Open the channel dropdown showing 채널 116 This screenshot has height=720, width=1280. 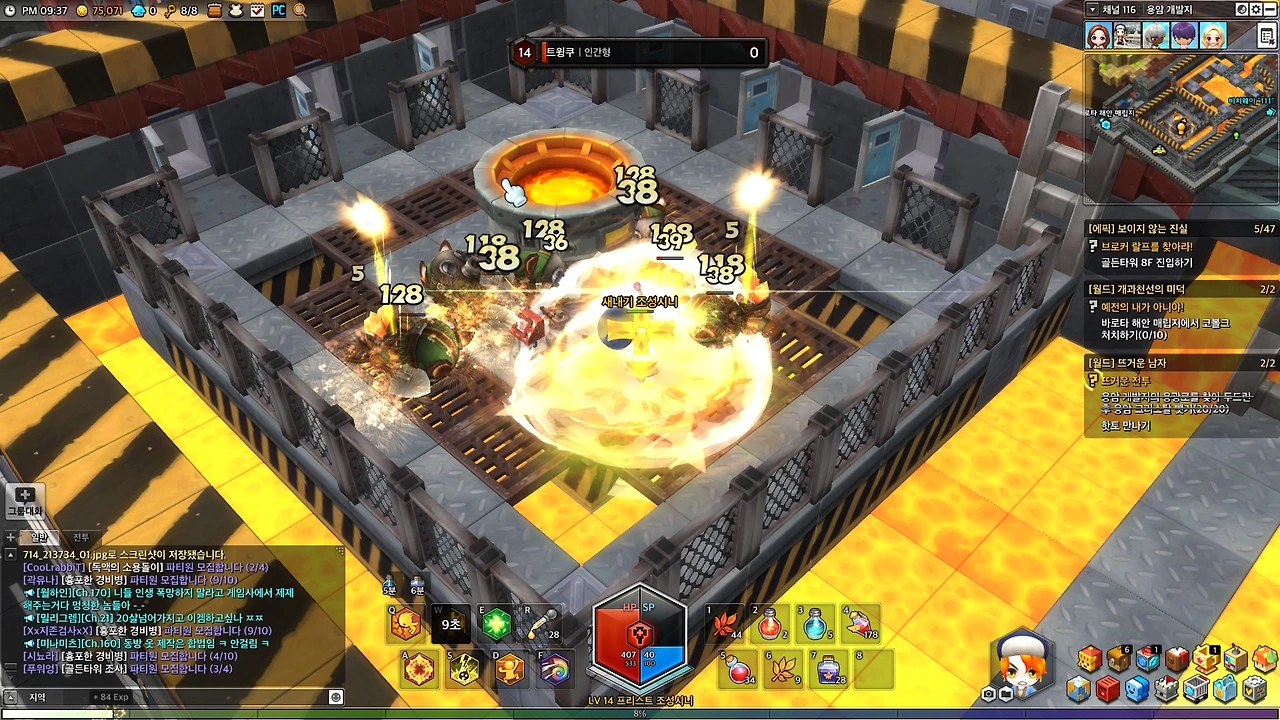1093,9
